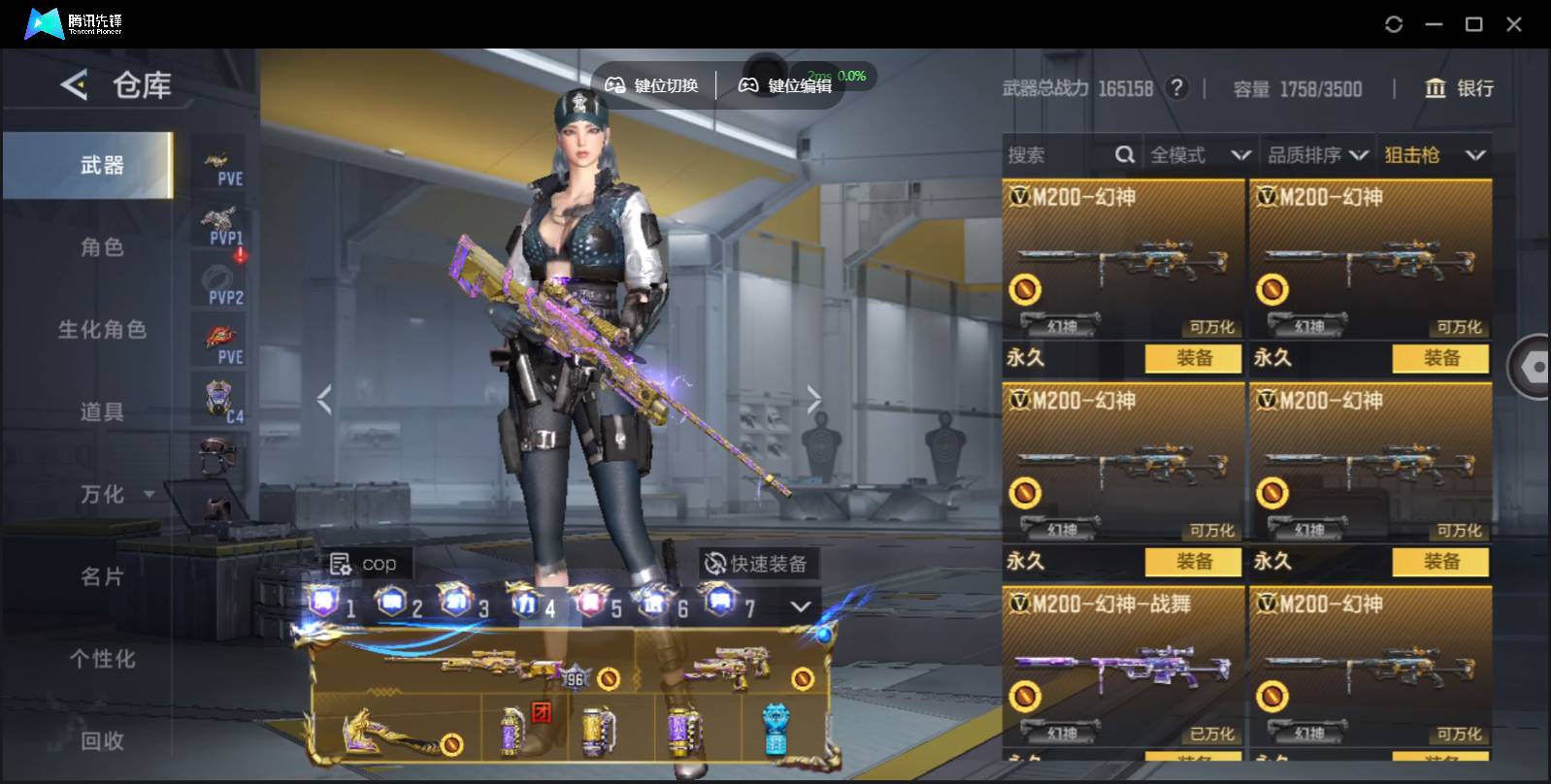Open the 键位编辑 key editing option
The height and width of the screenshot is (784, 1551).
(x=785, y=85)
